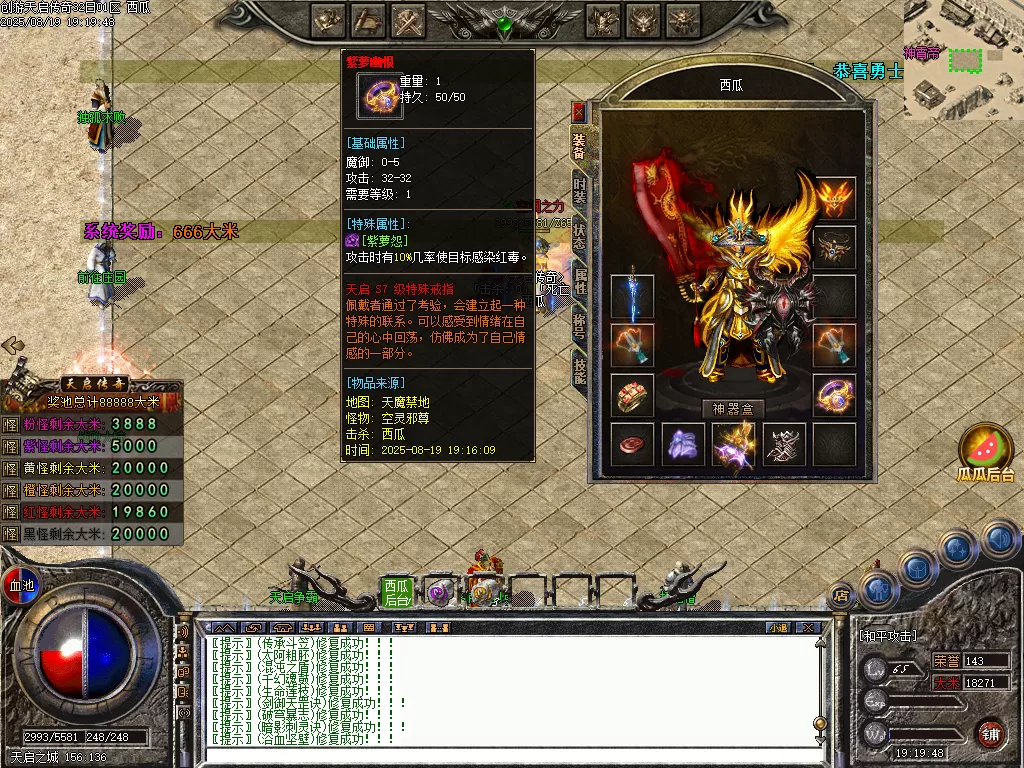Image resolution: width=1024 pixels, height=768 pixels.
Task: Close the character equipment panel
Action: pyautogui.click(x=578, y=111)
